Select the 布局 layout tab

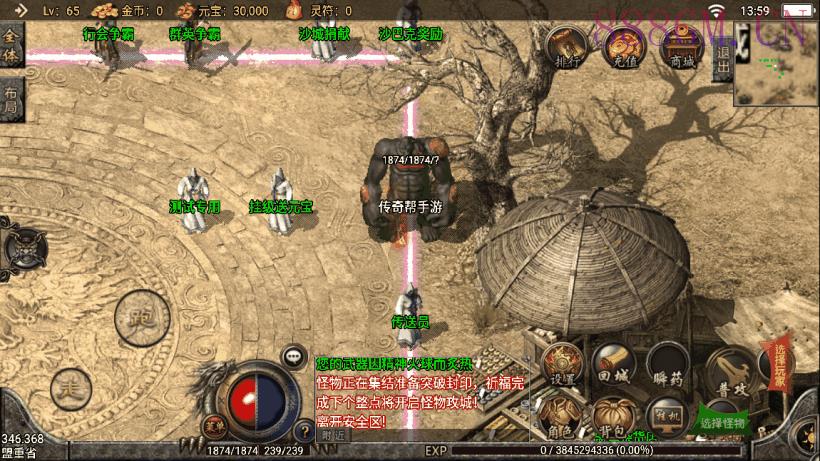click(x=11, y=99)
